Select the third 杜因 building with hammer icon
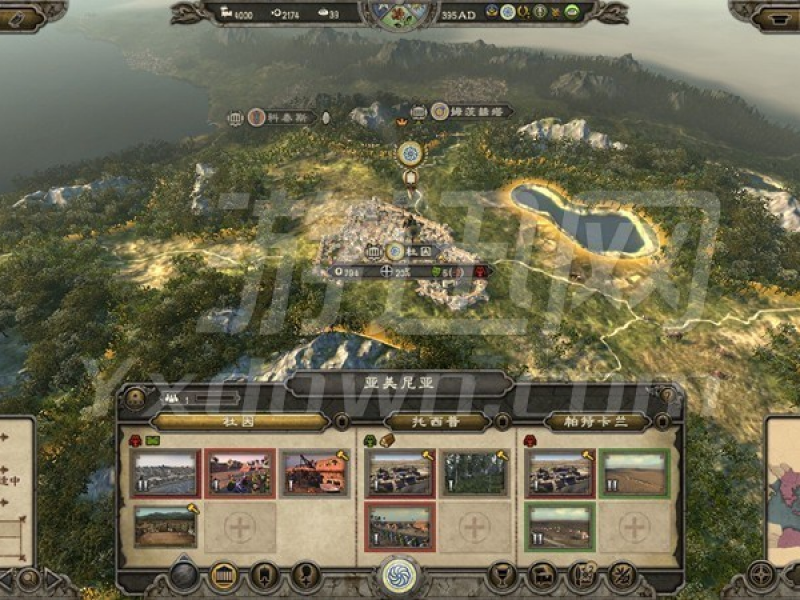Viewport: 800px width, 600px height. coord(314,473)
